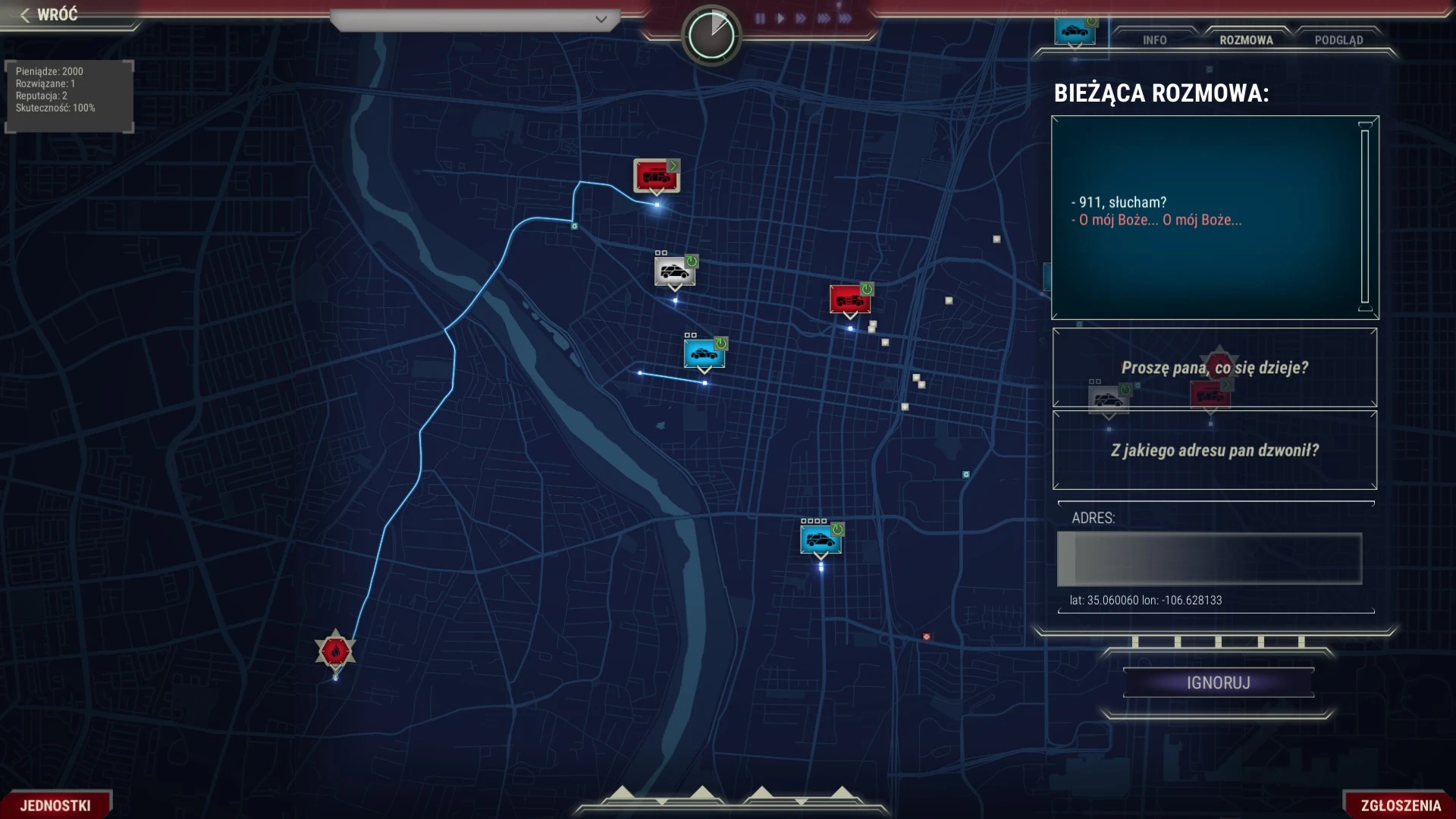Screen dimensions: 1456x819
Task: Select the fire truck at the route's start
Action: pos(656,176)
